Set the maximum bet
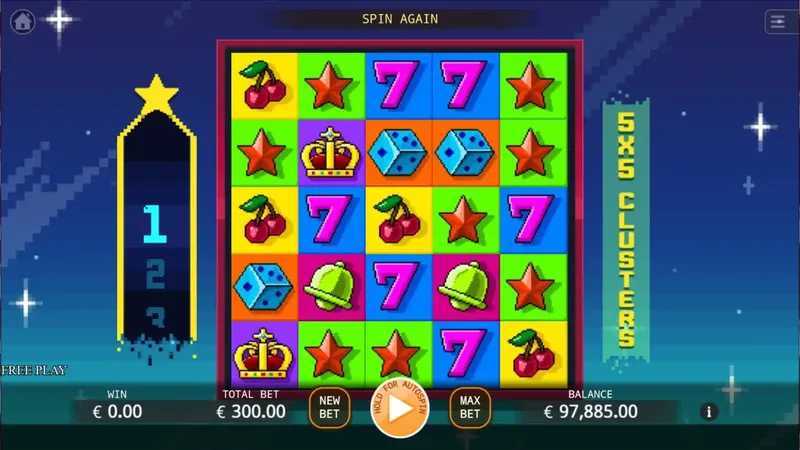The image size is (800, 450). [470, 408]
